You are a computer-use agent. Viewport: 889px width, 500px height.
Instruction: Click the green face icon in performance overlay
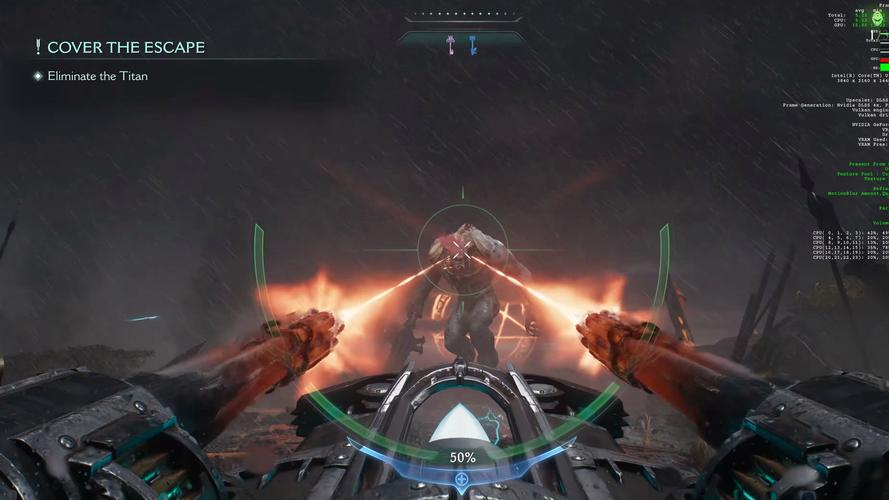(x=878, y=19)
